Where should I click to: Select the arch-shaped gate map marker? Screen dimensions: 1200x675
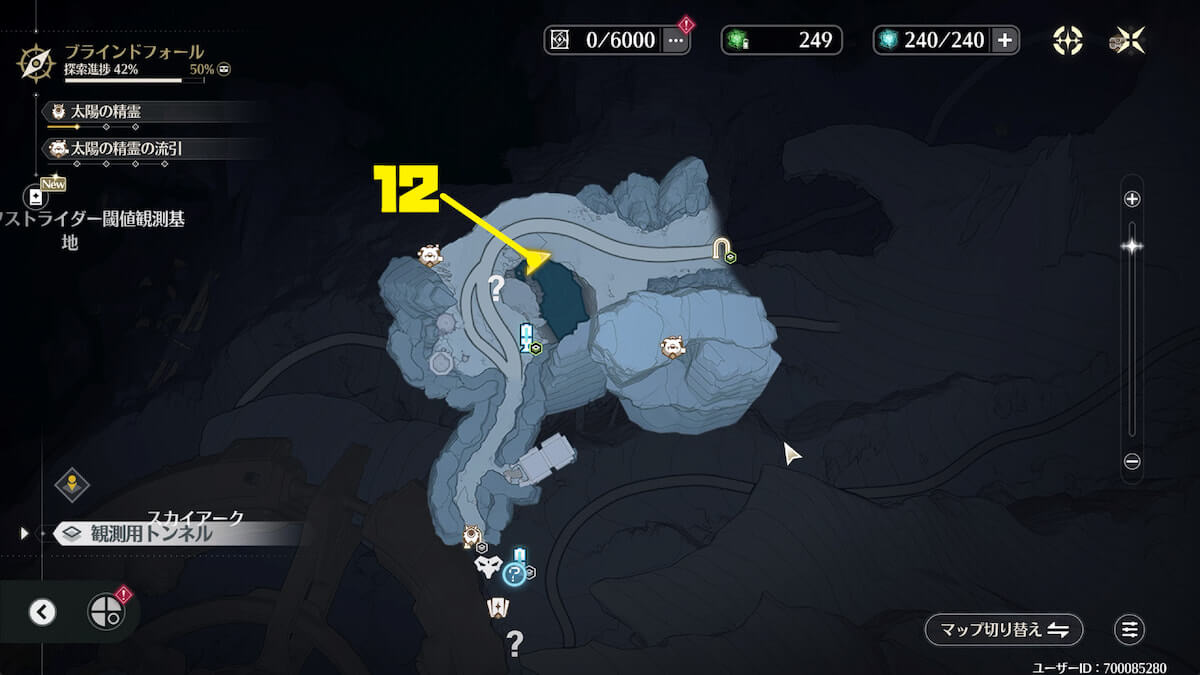(721, 249)
